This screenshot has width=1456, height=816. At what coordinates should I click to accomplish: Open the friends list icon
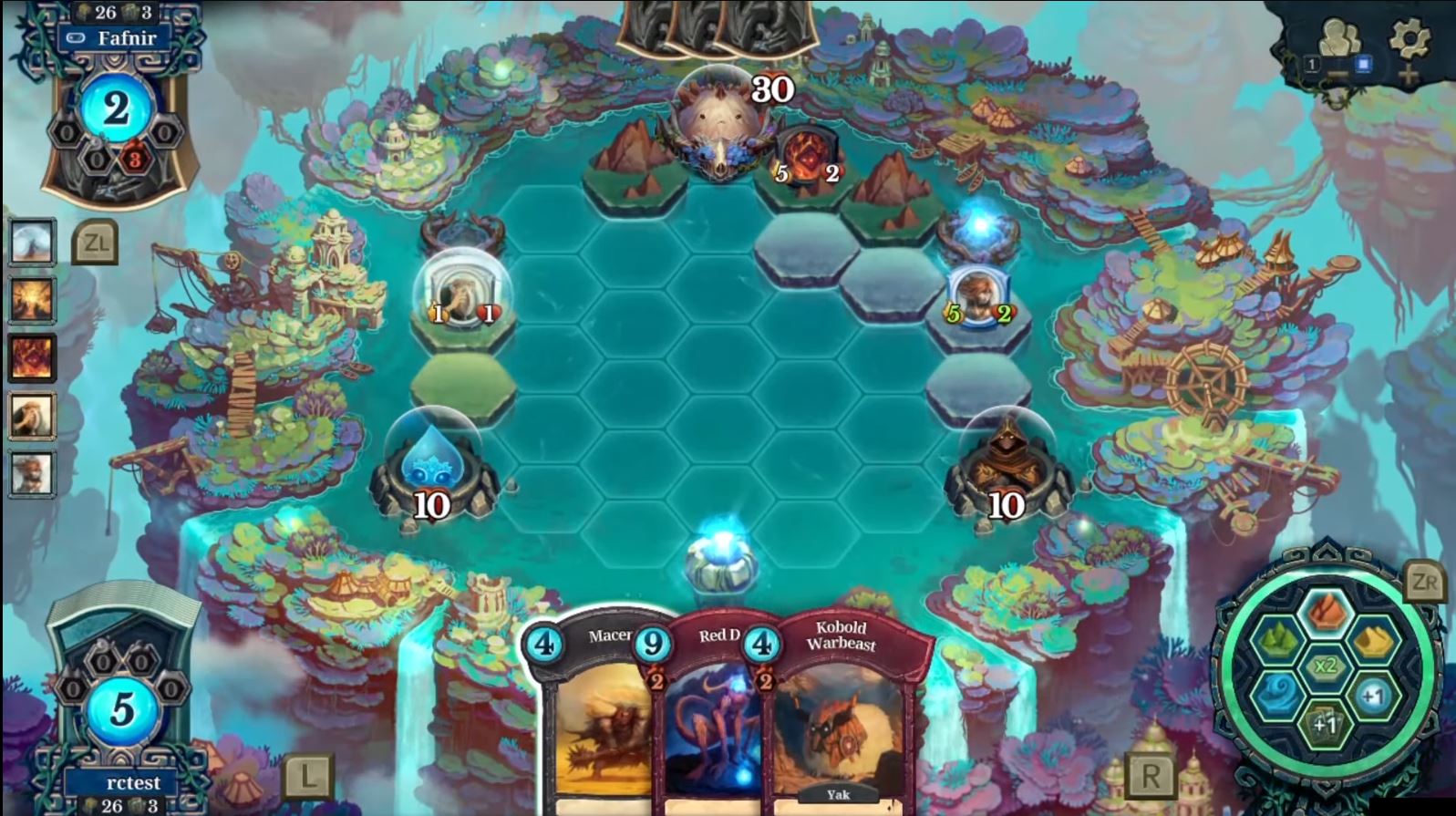[1339, 40]
